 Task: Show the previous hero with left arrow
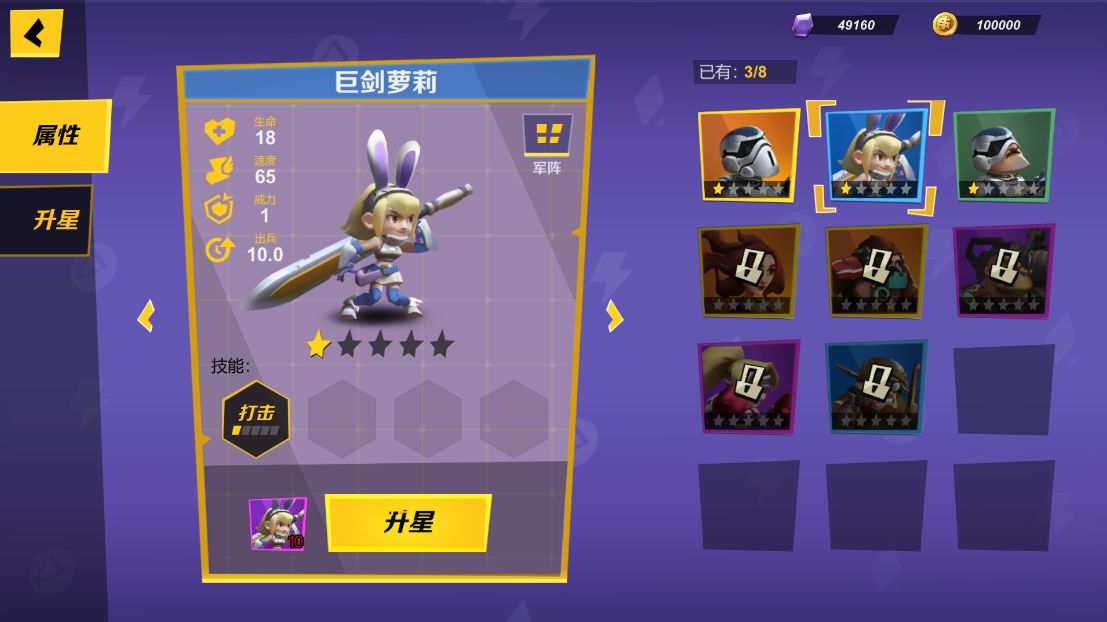point(147,317)
